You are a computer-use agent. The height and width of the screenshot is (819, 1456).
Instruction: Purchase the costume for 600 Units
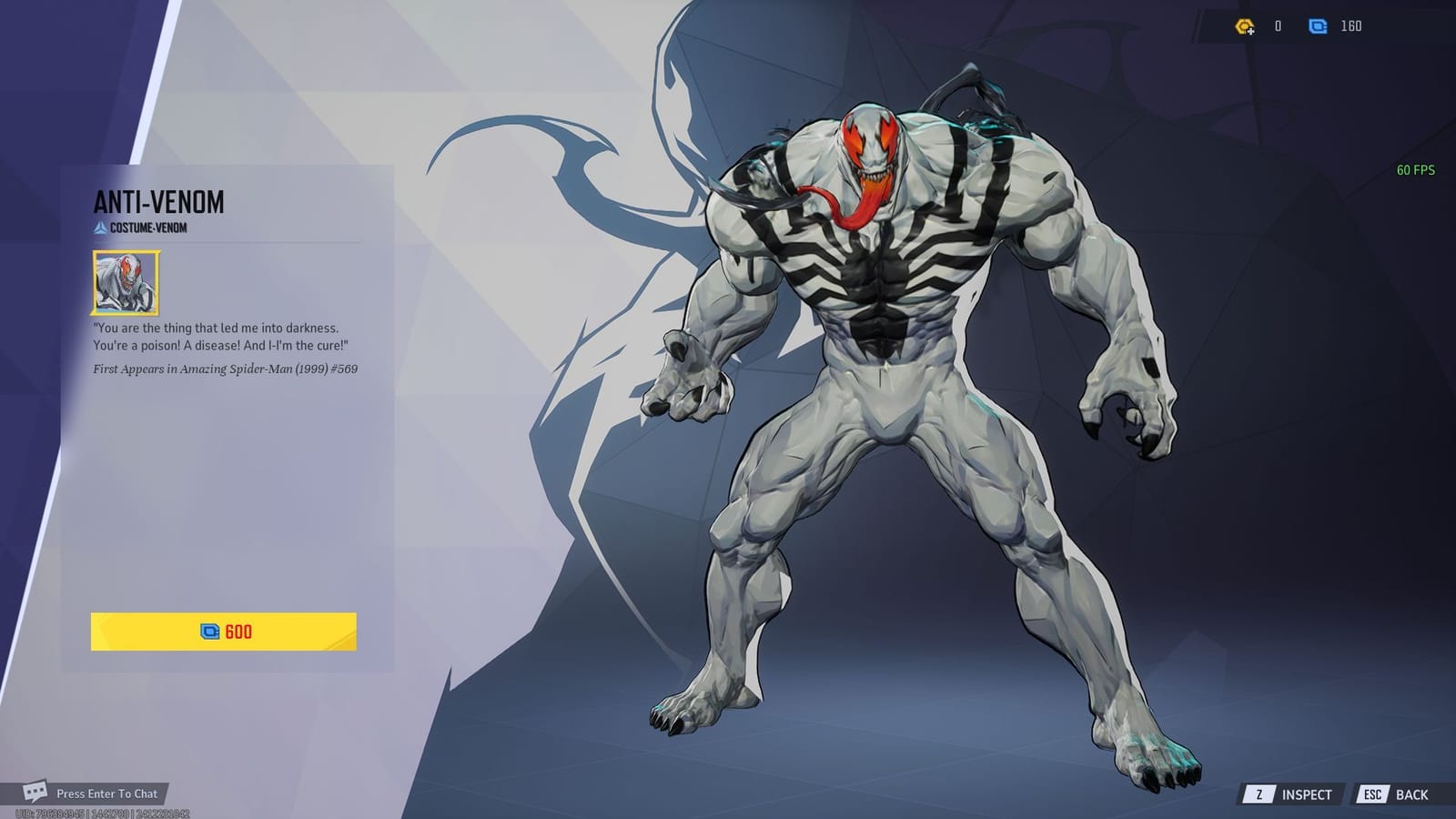point(226,630)
